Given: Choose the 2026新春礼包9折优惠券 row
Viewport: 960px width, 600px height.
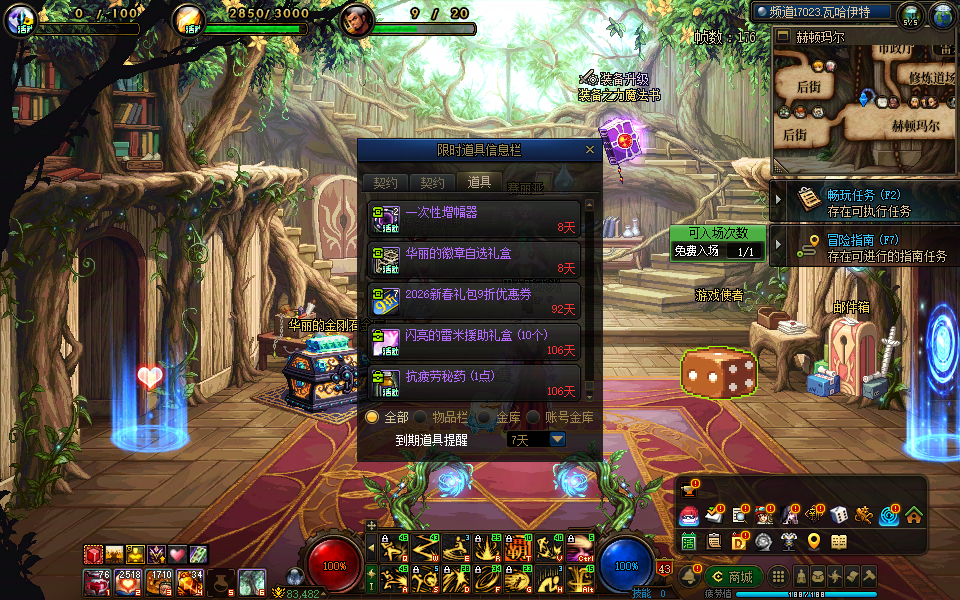Looking at the screenshot, I should click(x=474, y=302).
